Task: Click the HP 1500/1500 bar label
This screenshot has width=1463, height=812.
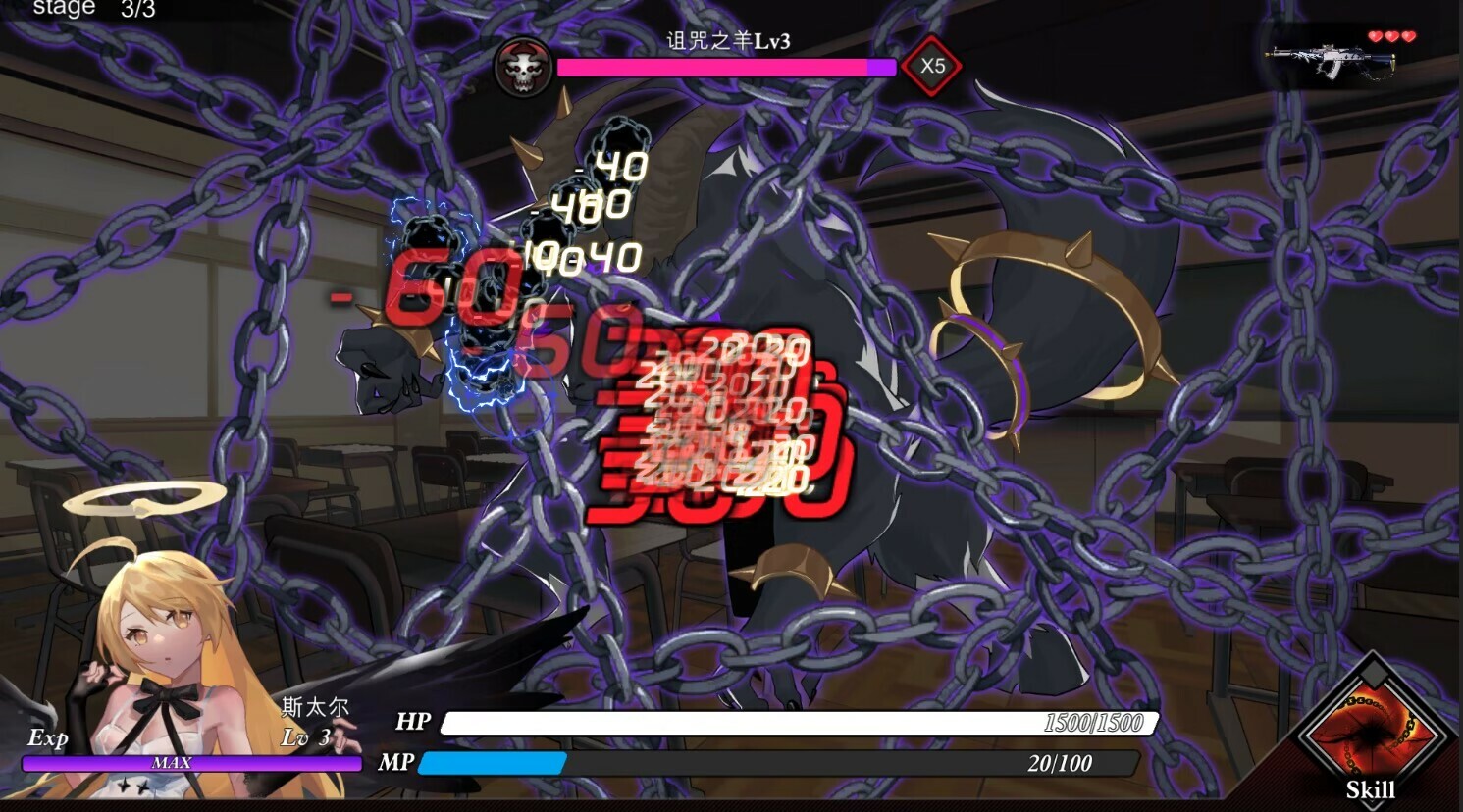Action: click(795, 724)
